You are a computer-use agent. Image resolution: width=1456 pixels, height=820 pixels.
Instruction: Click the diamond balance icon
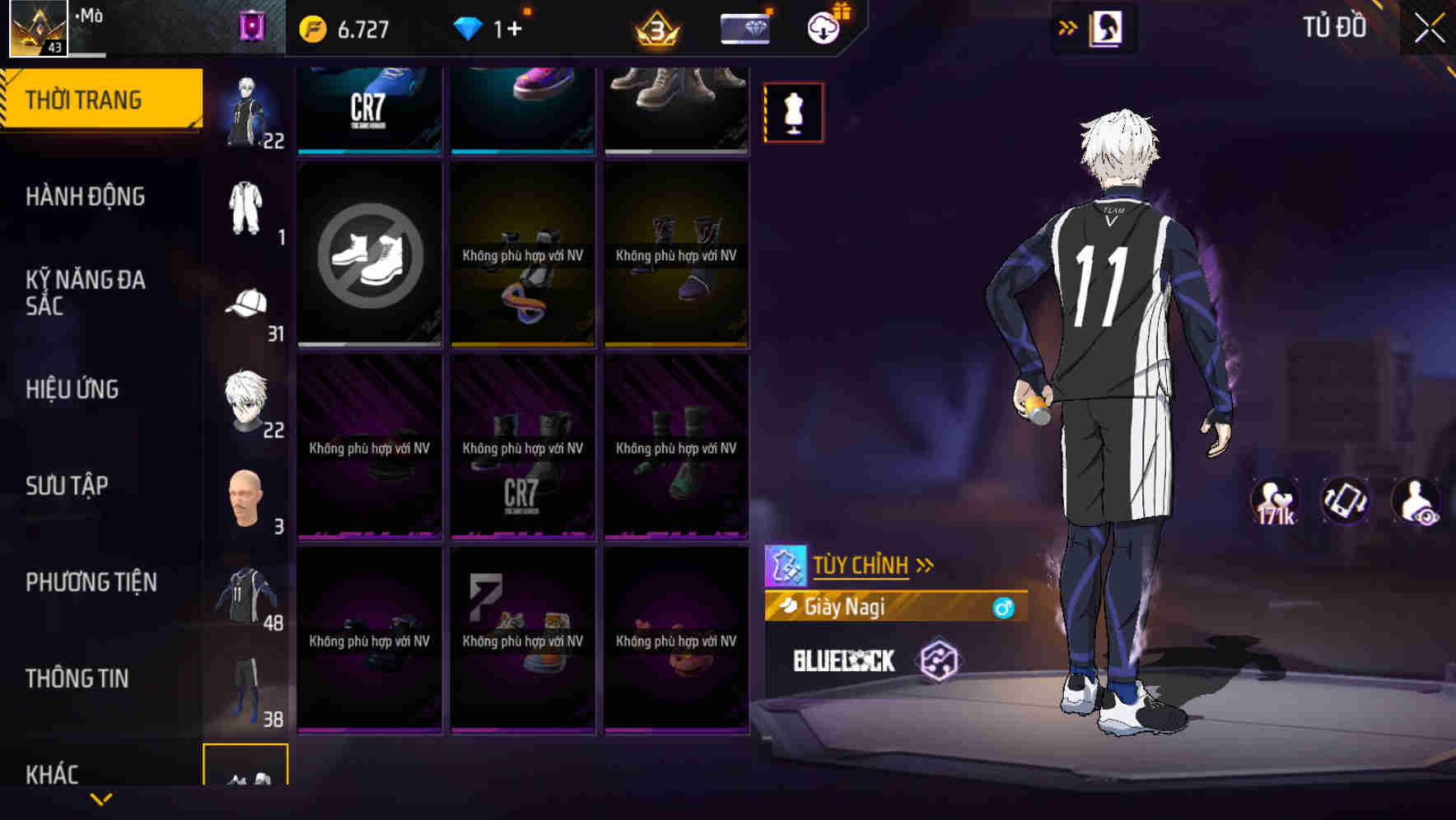pos(469,28)
